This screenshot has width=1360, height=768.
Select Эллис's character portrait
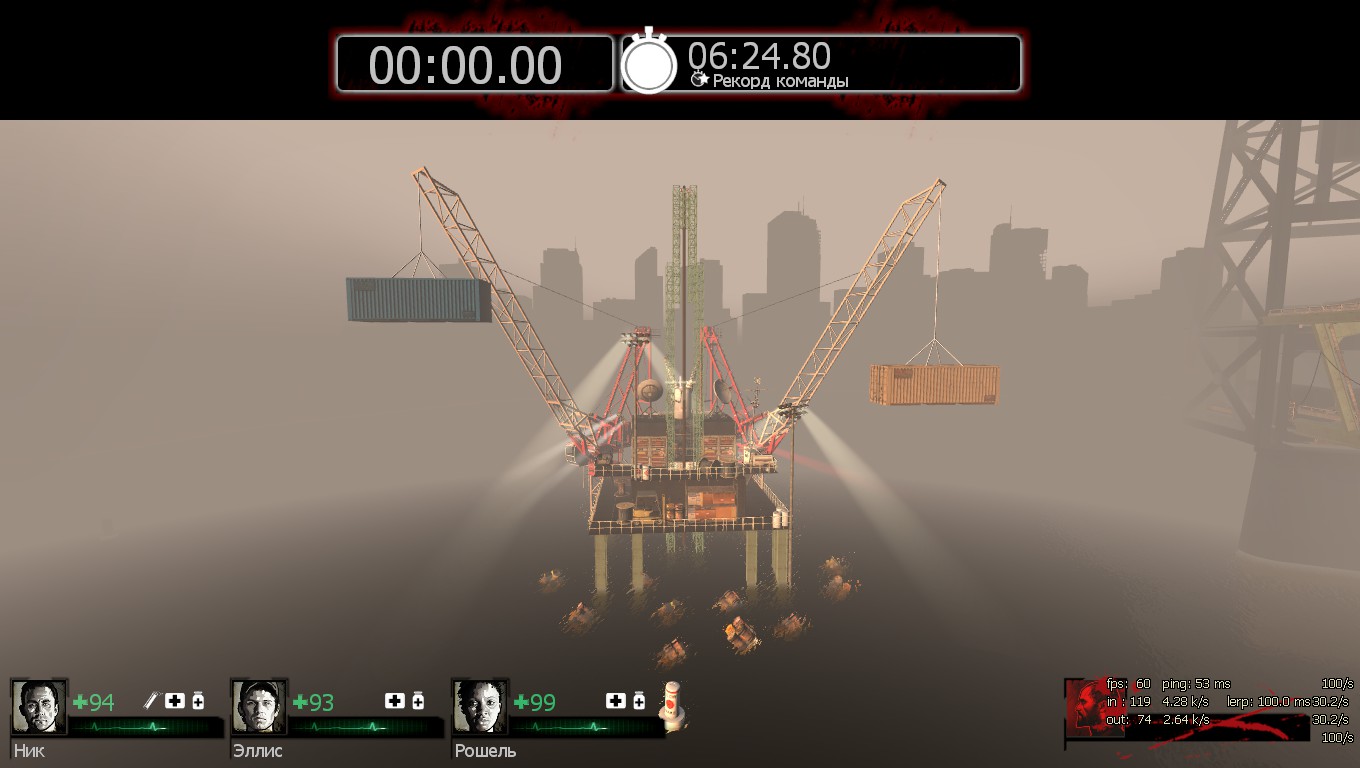(260, 707)
